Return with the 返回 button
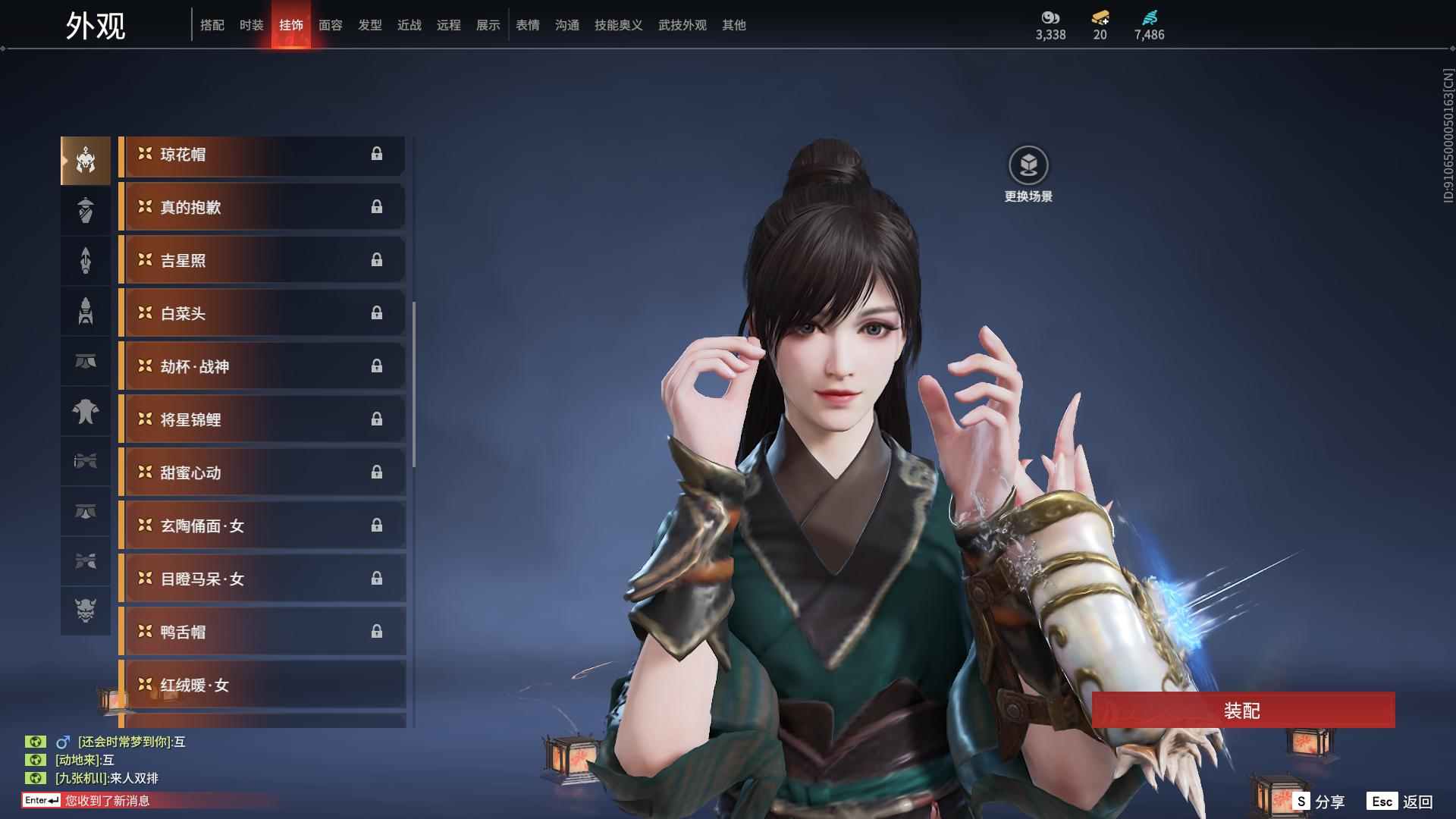 click(x=1401, y=802)
